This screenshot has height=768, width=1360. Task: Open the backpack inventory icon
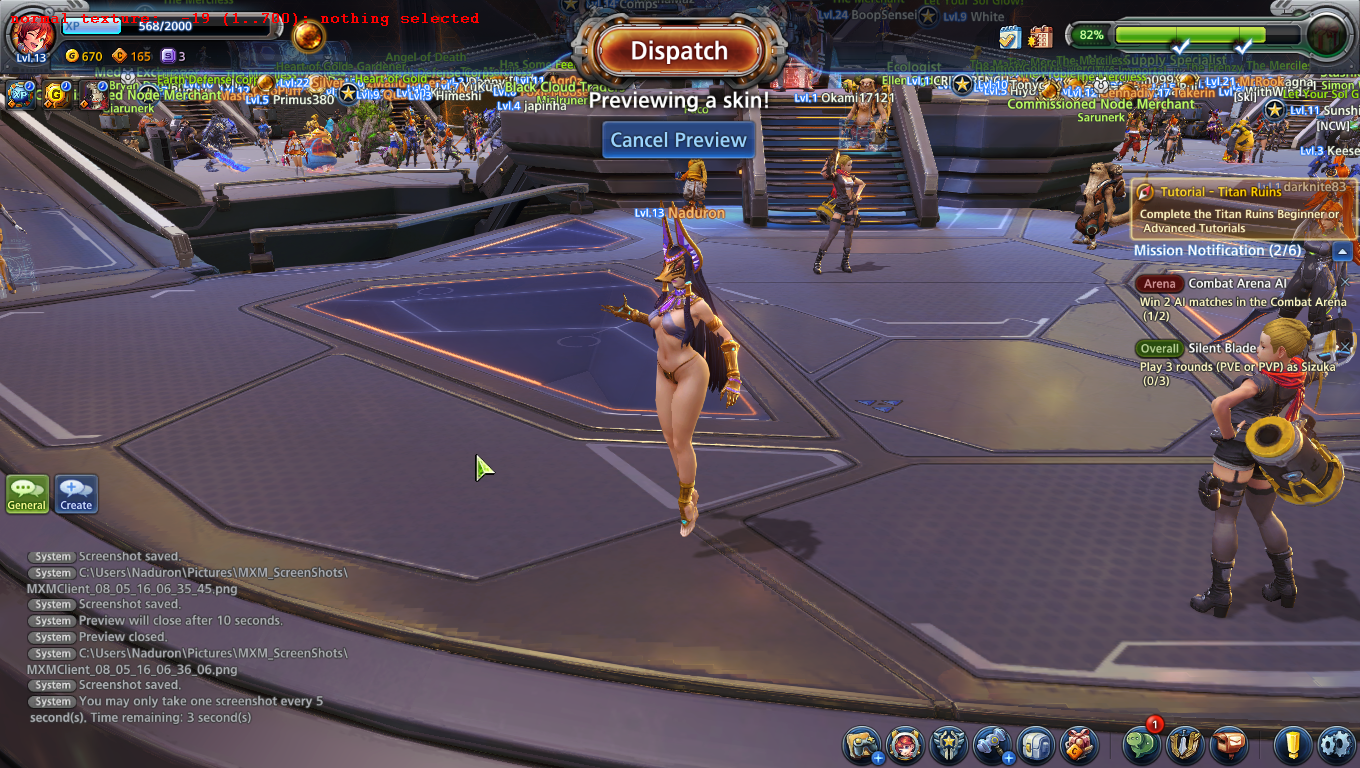[x=1036, y=745]
